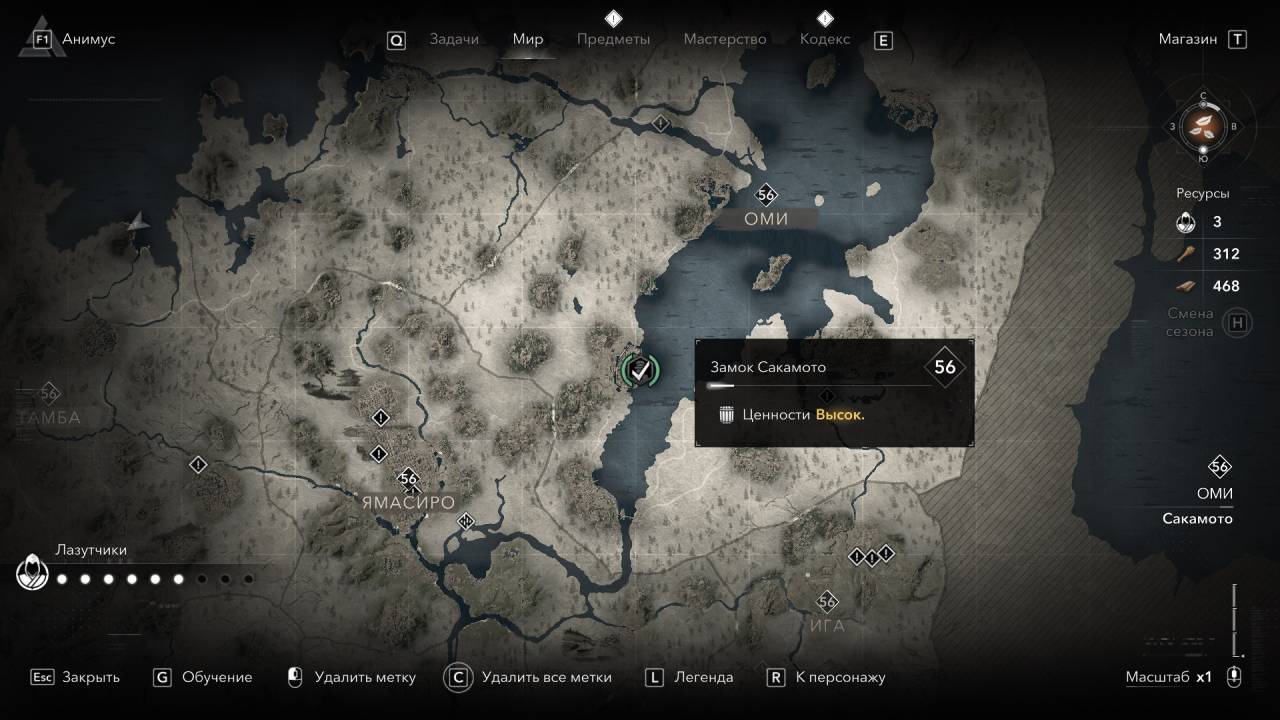
Task: Switch to the Мир tab
Action: 528,39
